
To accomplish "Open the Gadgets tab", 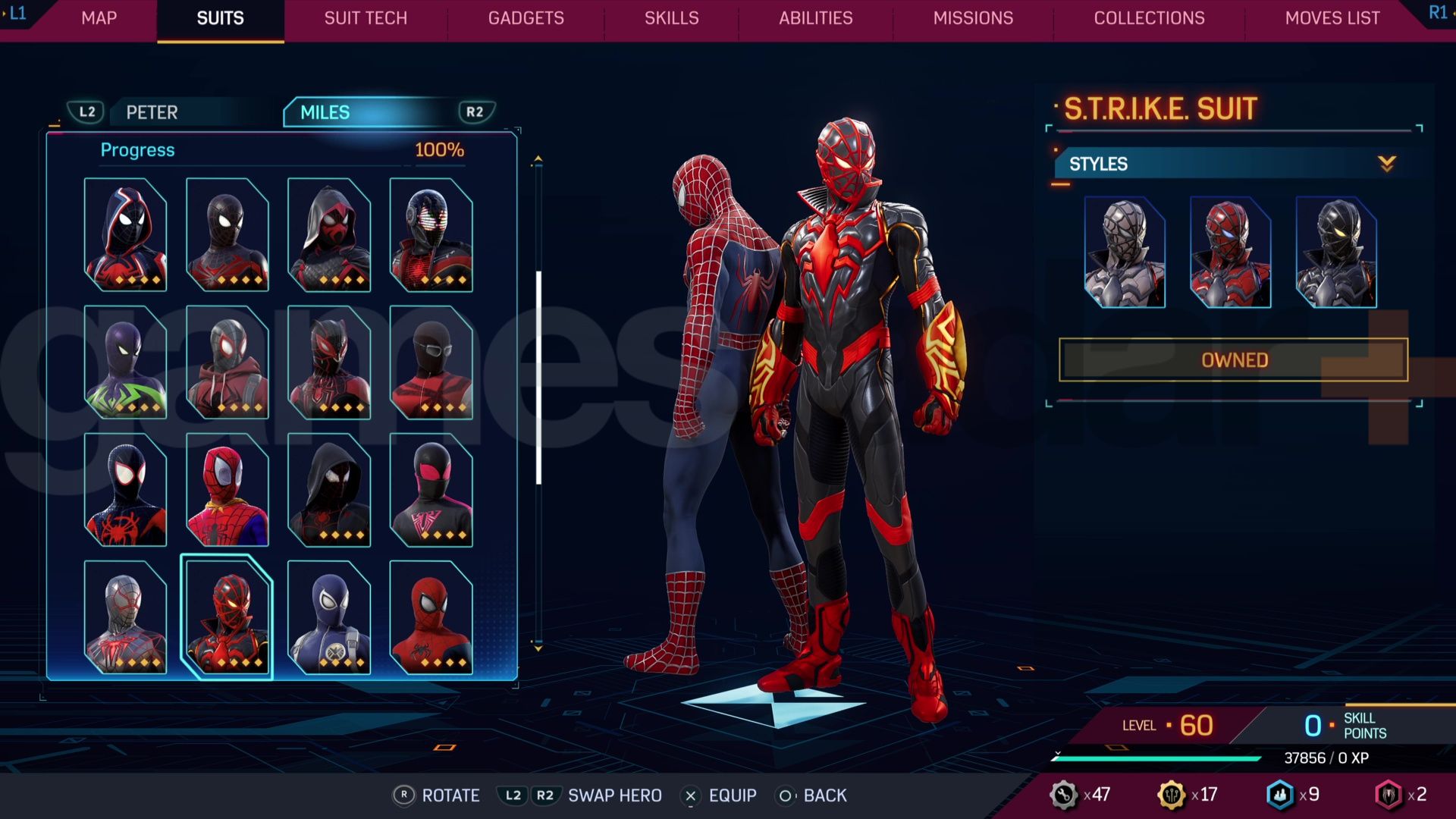I will pos(526,18).
